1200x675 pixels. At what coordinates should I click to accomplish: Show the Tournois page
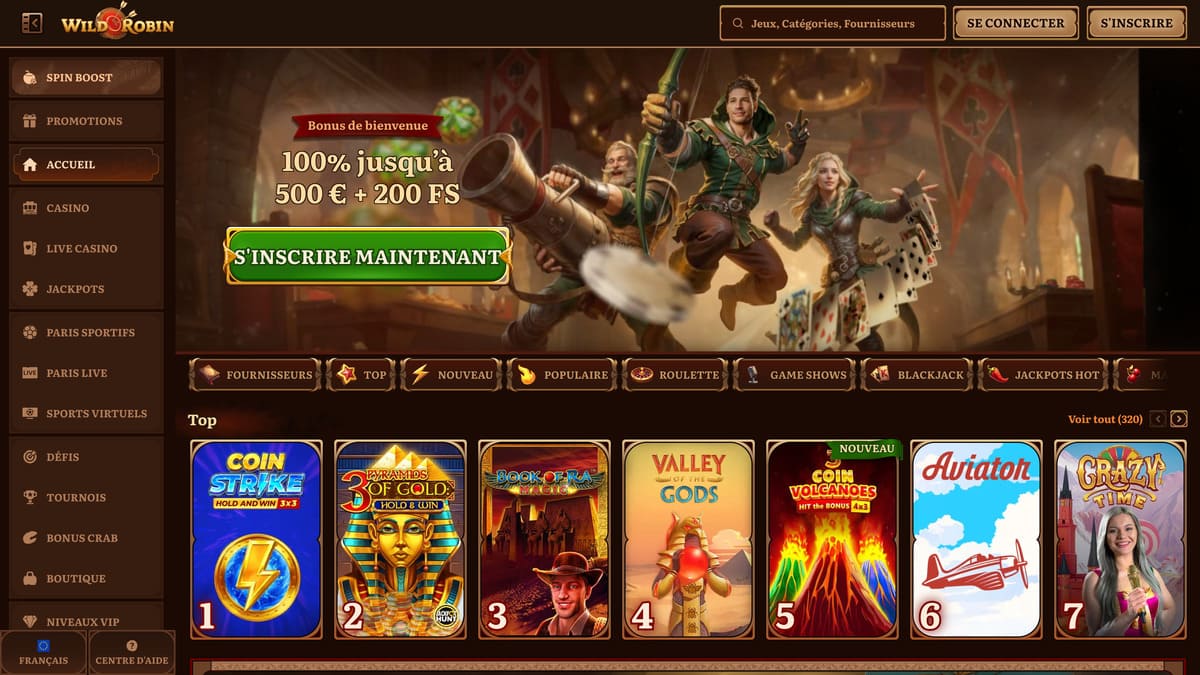[86, 497]
